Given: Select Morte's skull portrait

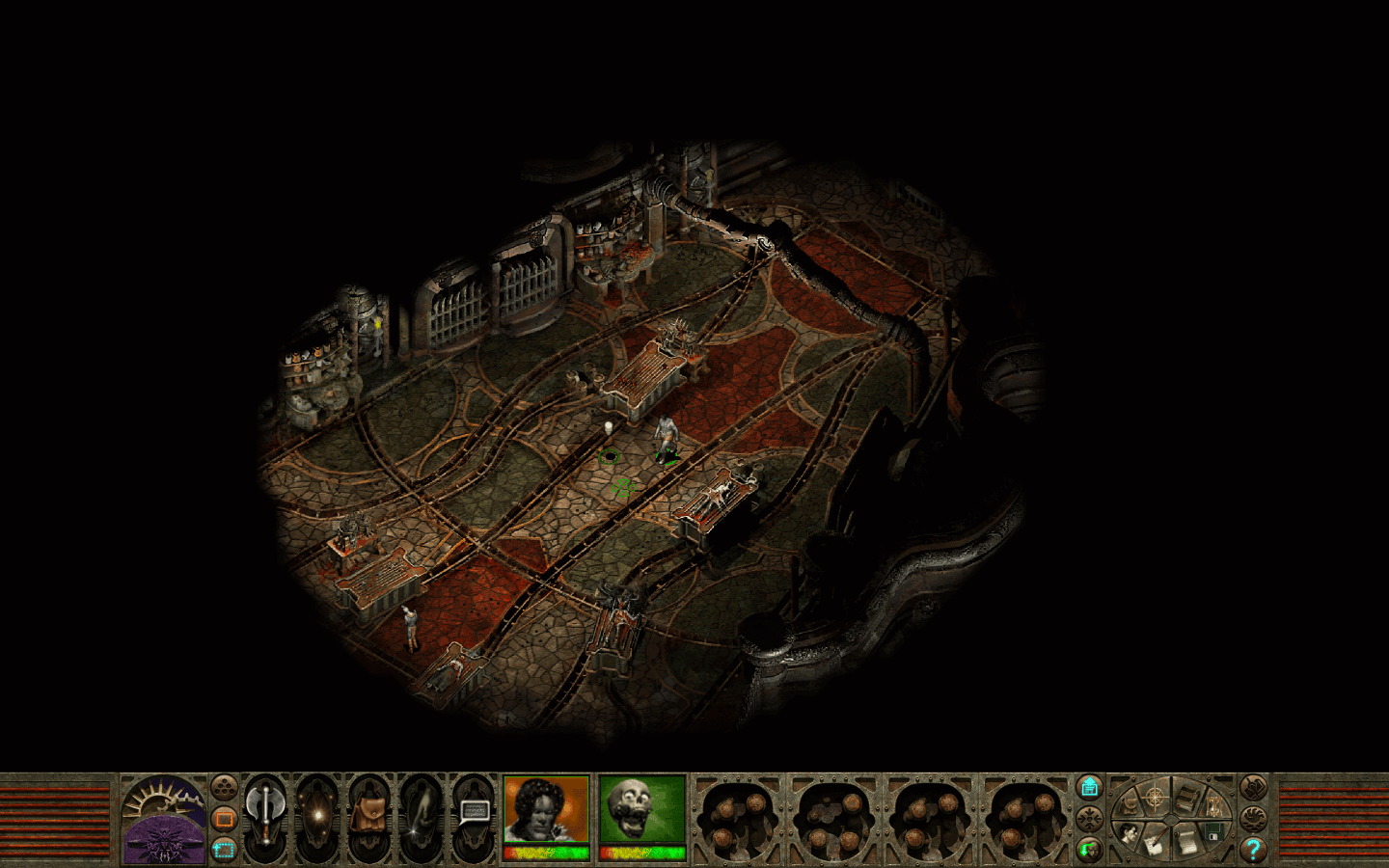Looking at the screenshot, I should tap(641, 810).
